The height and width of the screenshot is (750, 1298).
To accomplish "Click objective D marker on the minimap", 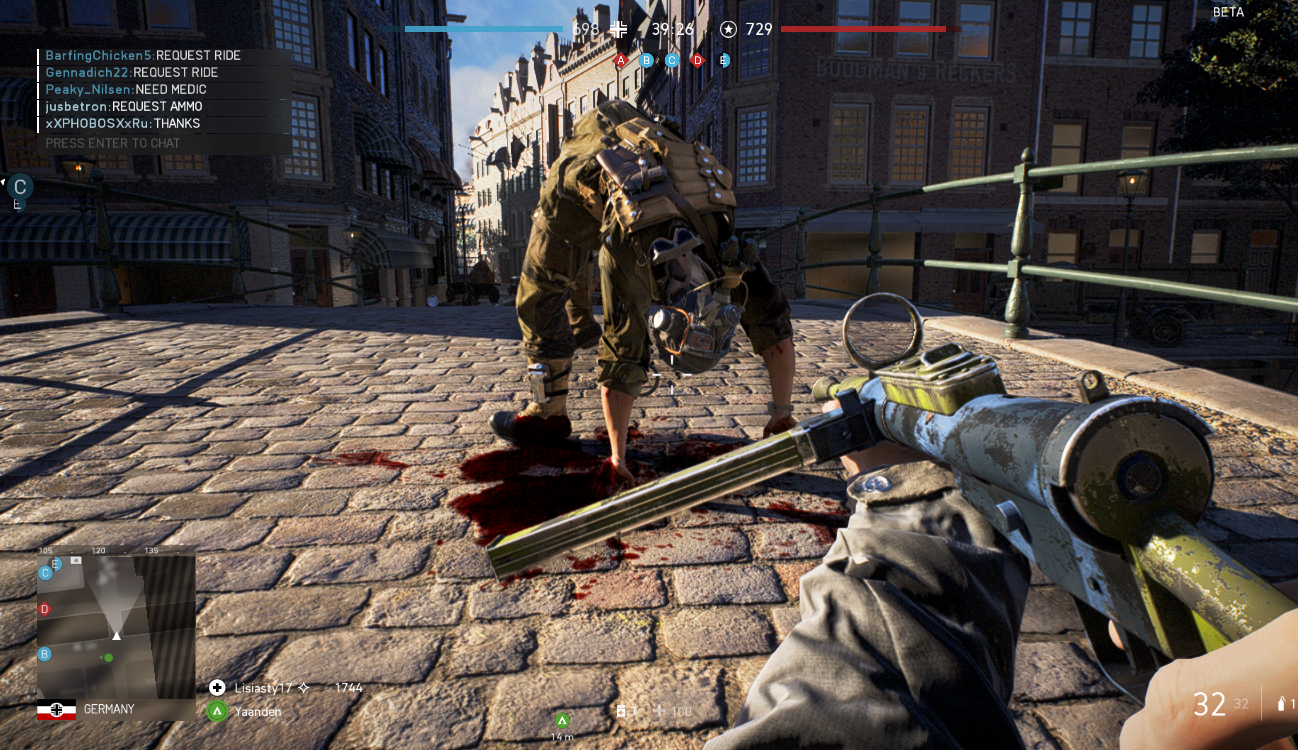I will tap(44, 609).
